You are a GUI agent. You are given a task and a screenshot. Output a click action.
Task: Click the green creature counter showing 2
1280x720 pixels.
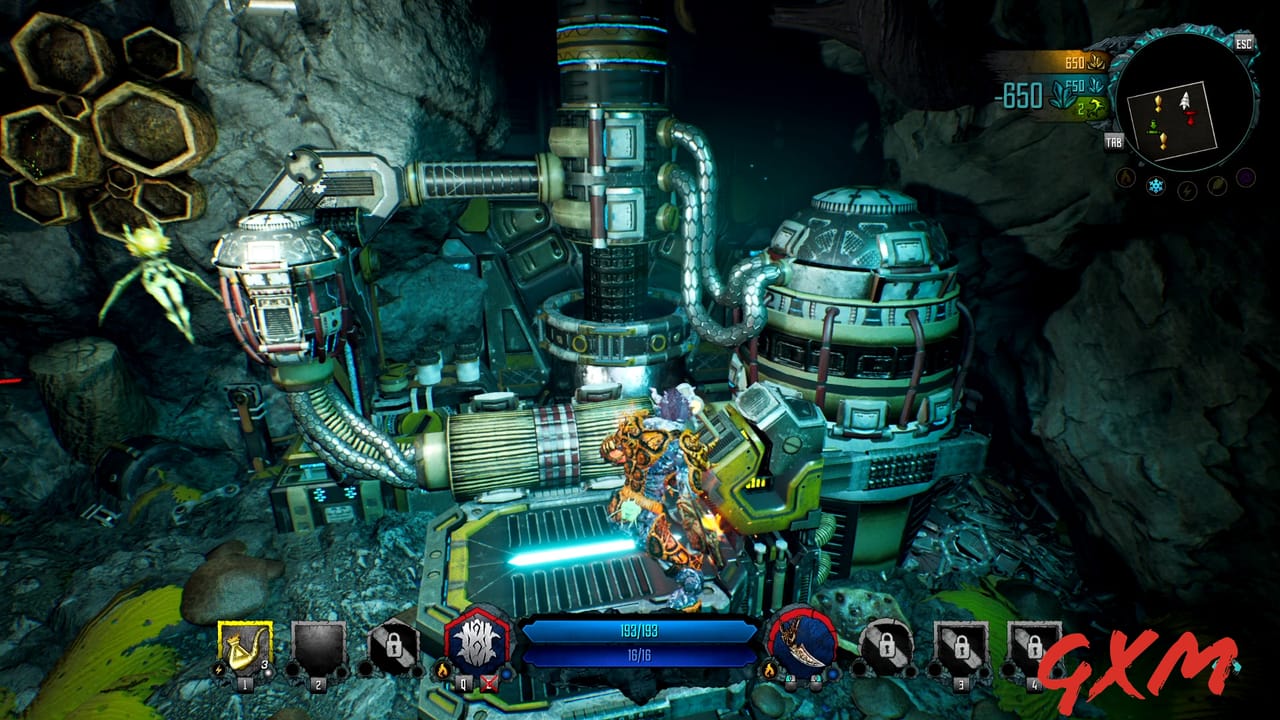click(x=1093, y=108)
